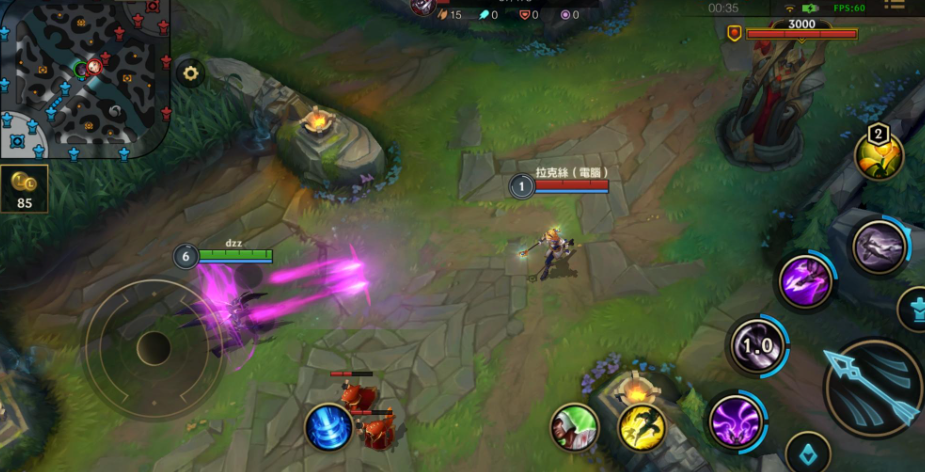Use the yellow running-figure summoner spell
This screenshot has width=925, height=472.
pyautogui.click(x=642, y=427)
